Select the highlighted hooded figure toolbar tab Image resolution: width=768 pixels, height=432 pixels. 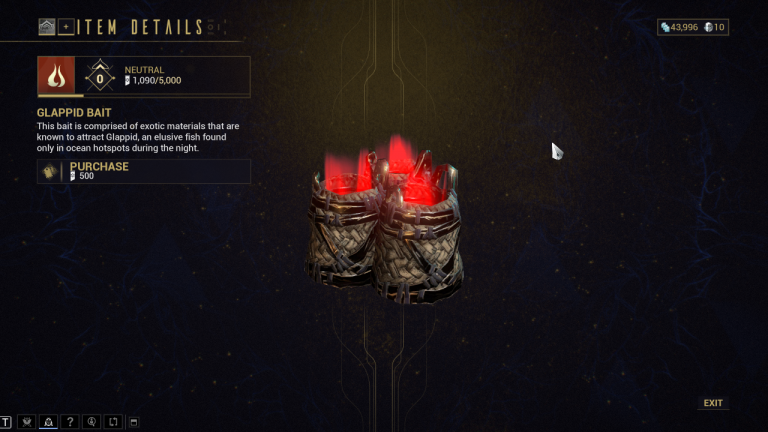click(x=48, y=422)
